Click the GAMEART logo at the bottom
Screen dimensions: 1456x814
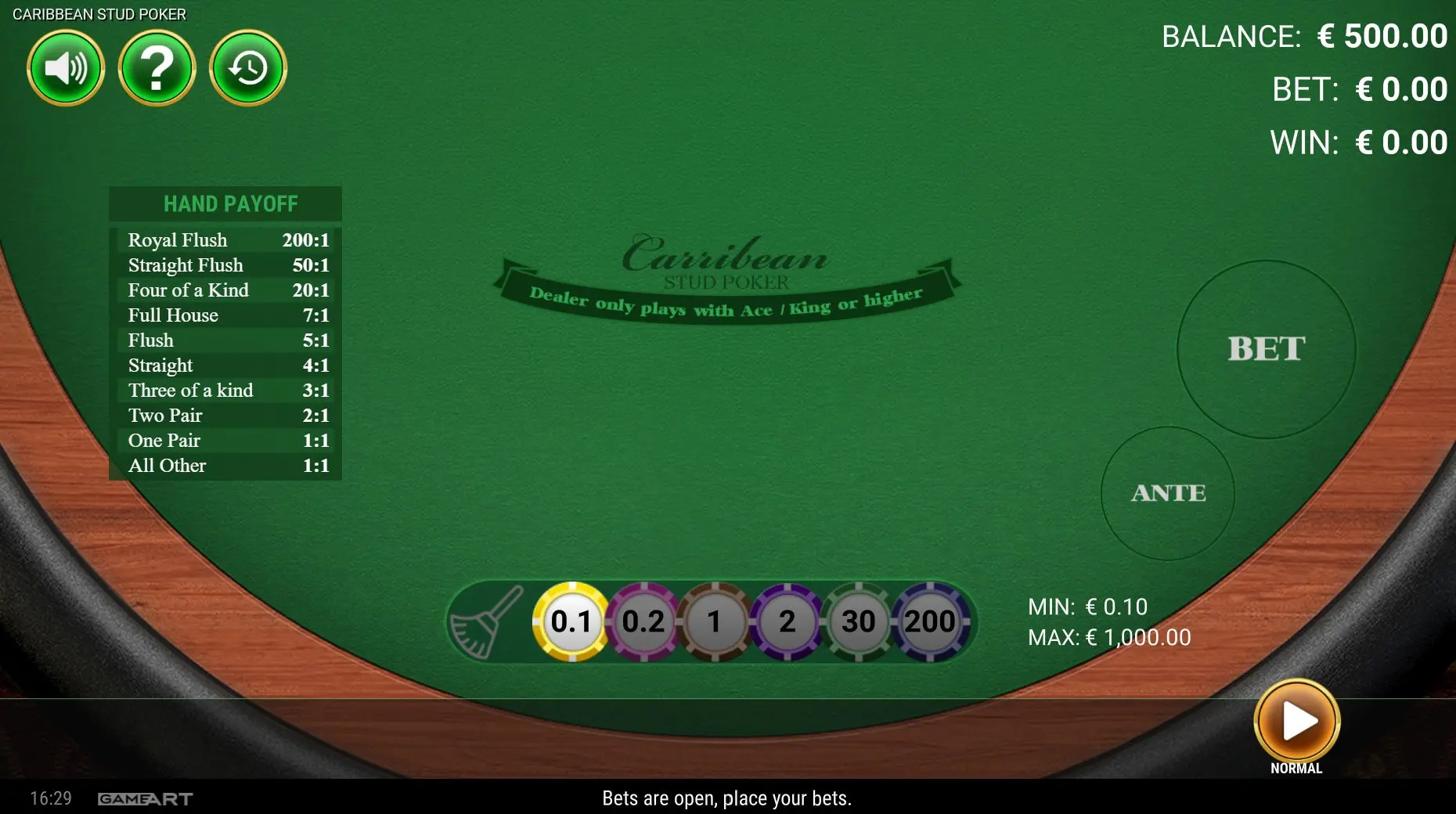tap(143, 799)
